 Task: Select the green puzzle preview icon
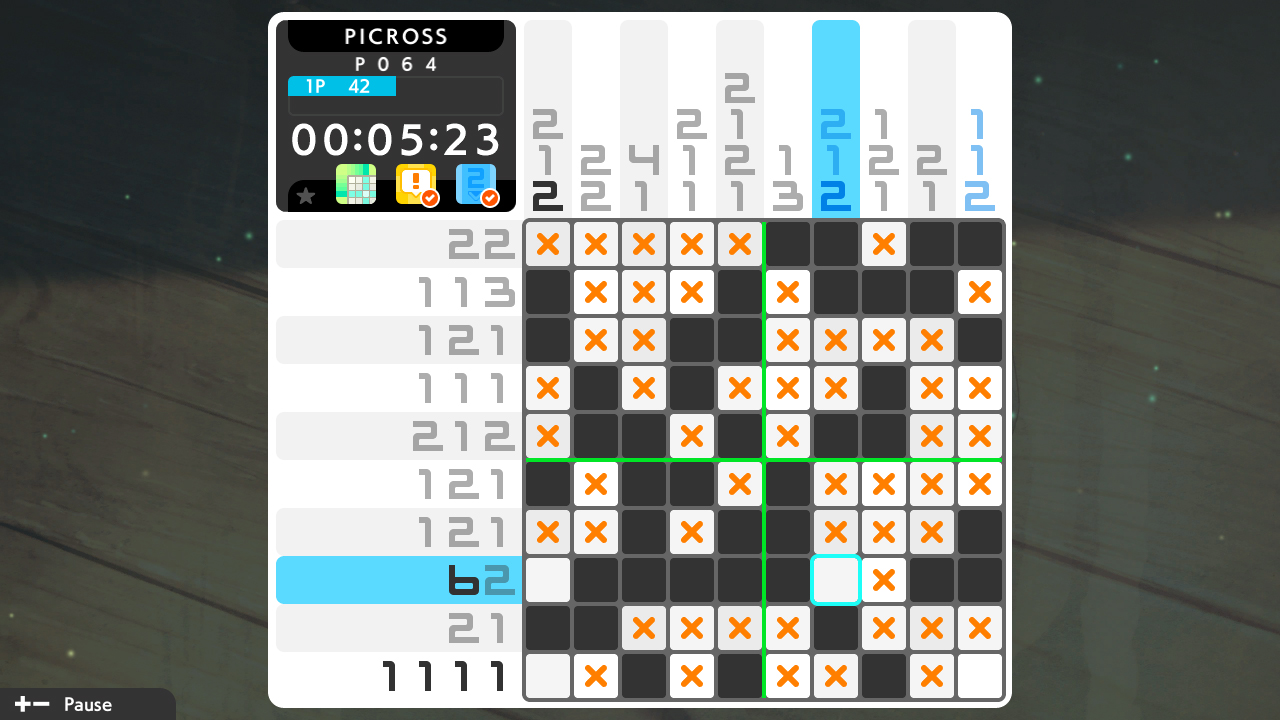355,184
